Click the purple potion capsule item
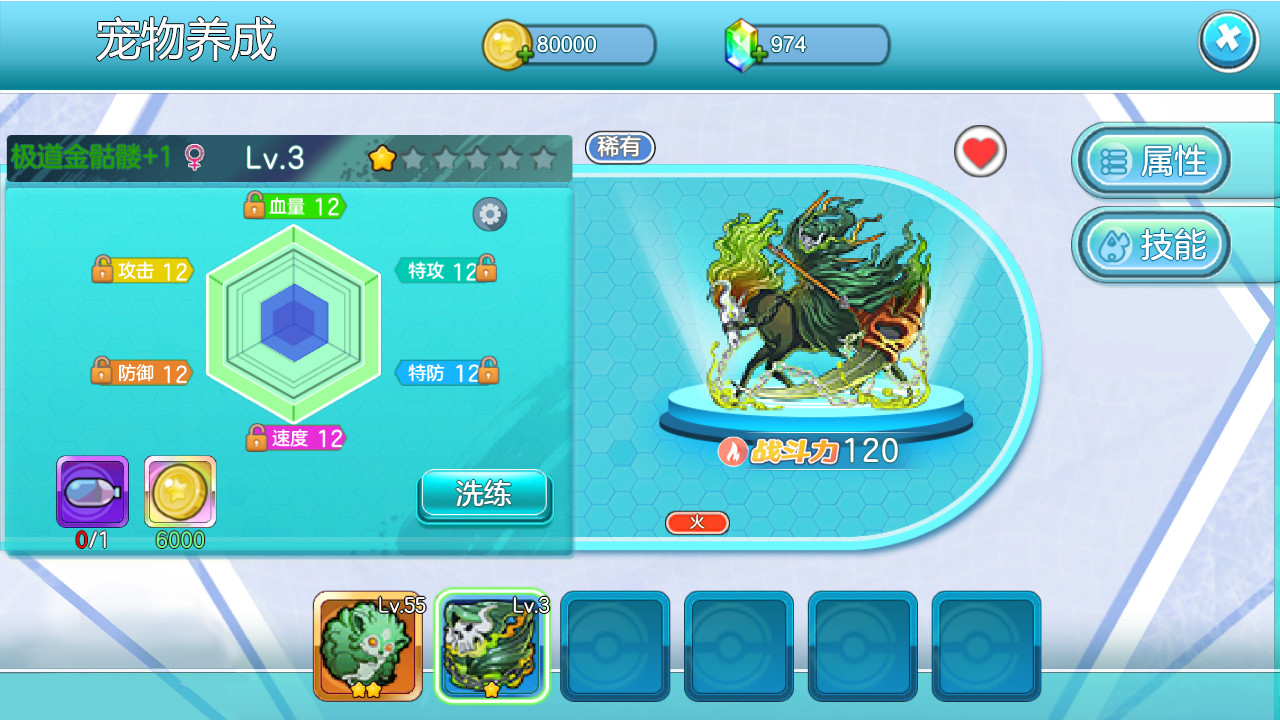The height and width of the screenshot is (720, 1280). 92,492
